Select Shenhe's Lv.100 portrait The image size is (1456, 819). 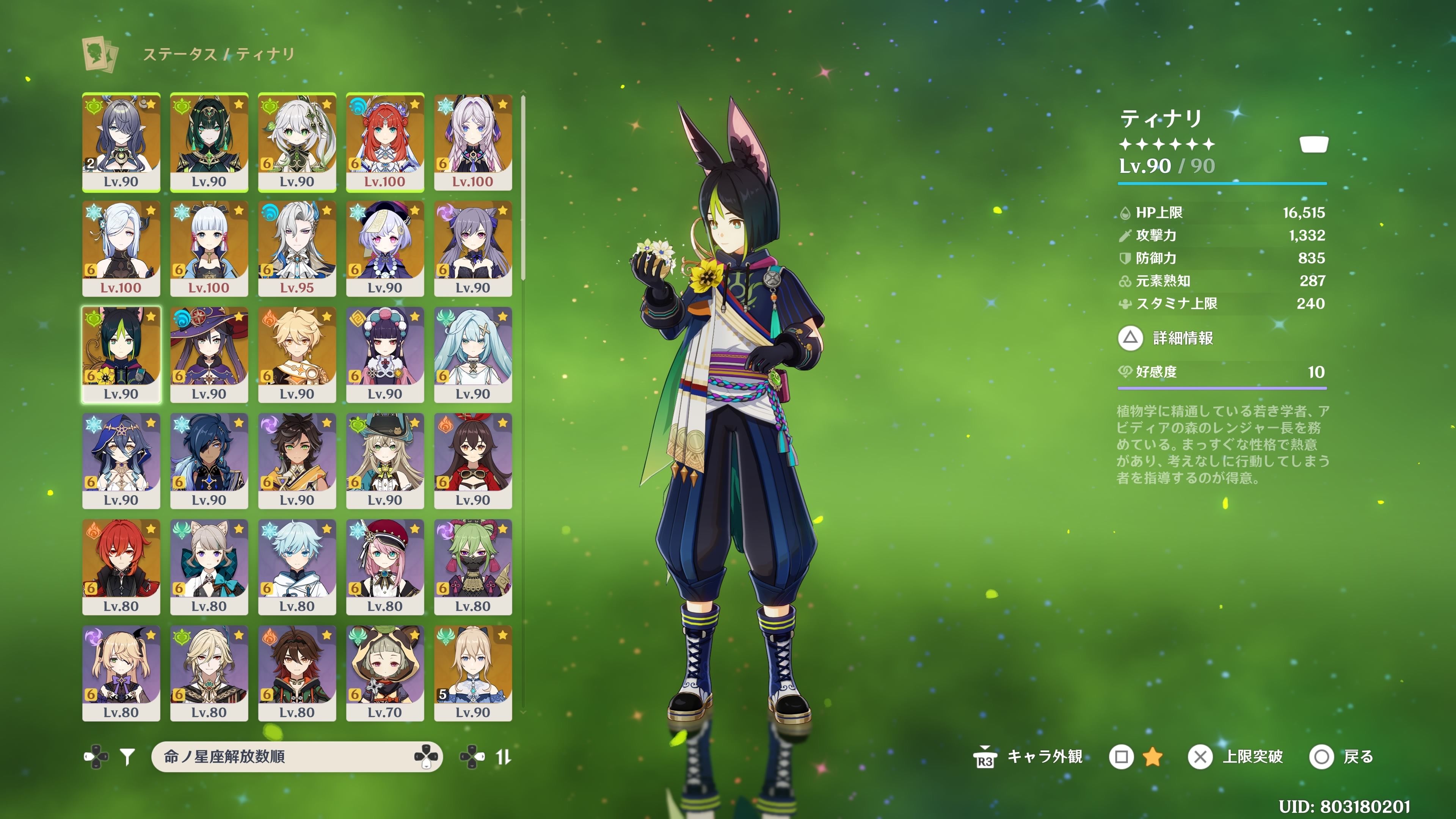121,248
